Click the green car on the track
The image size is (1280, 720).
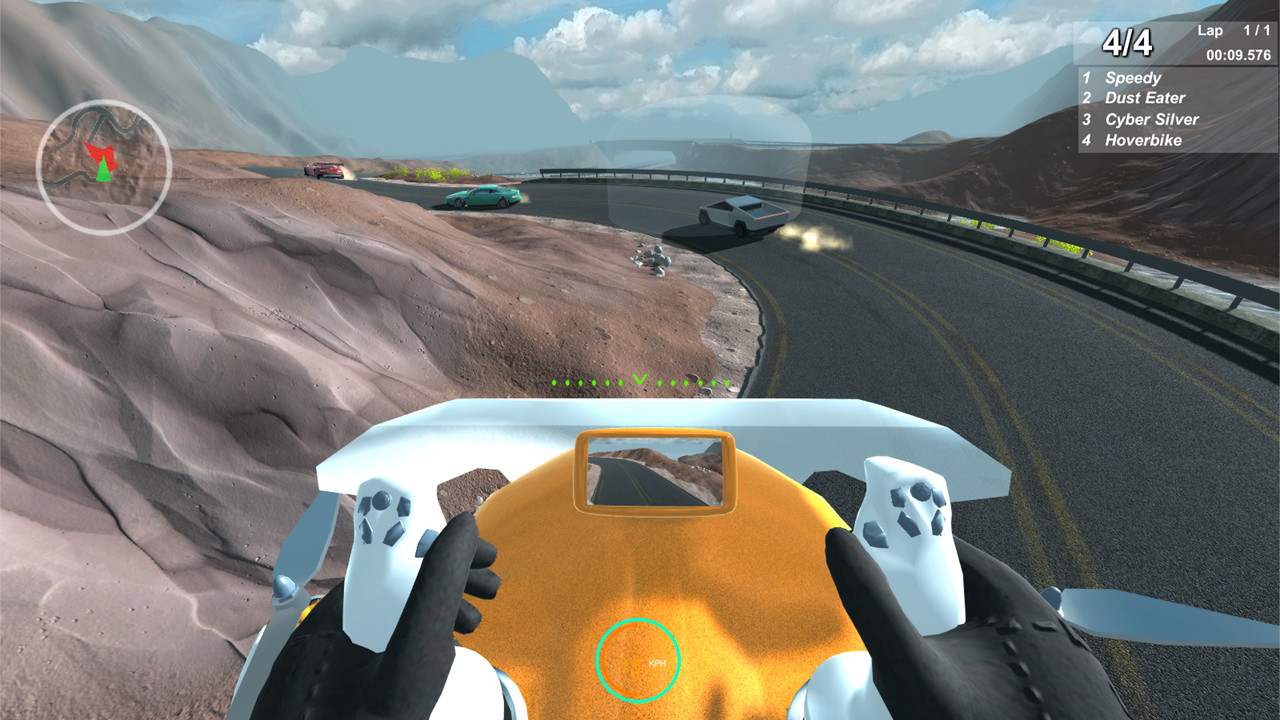tap(482, 194)
